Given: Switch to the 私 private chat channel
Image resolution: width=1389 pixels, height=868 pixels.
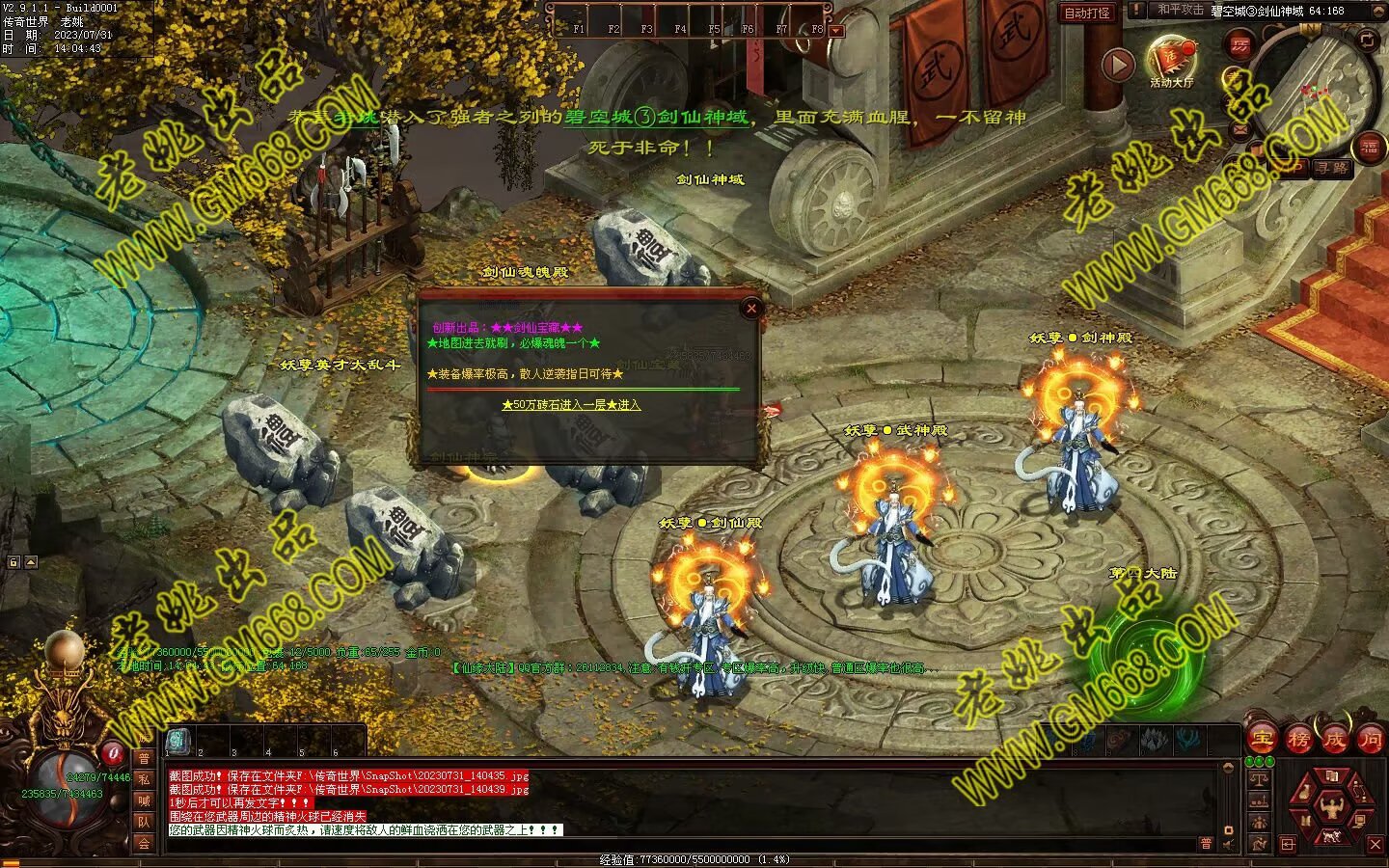Looking at the screenshot, I should (x=144, y=779).
